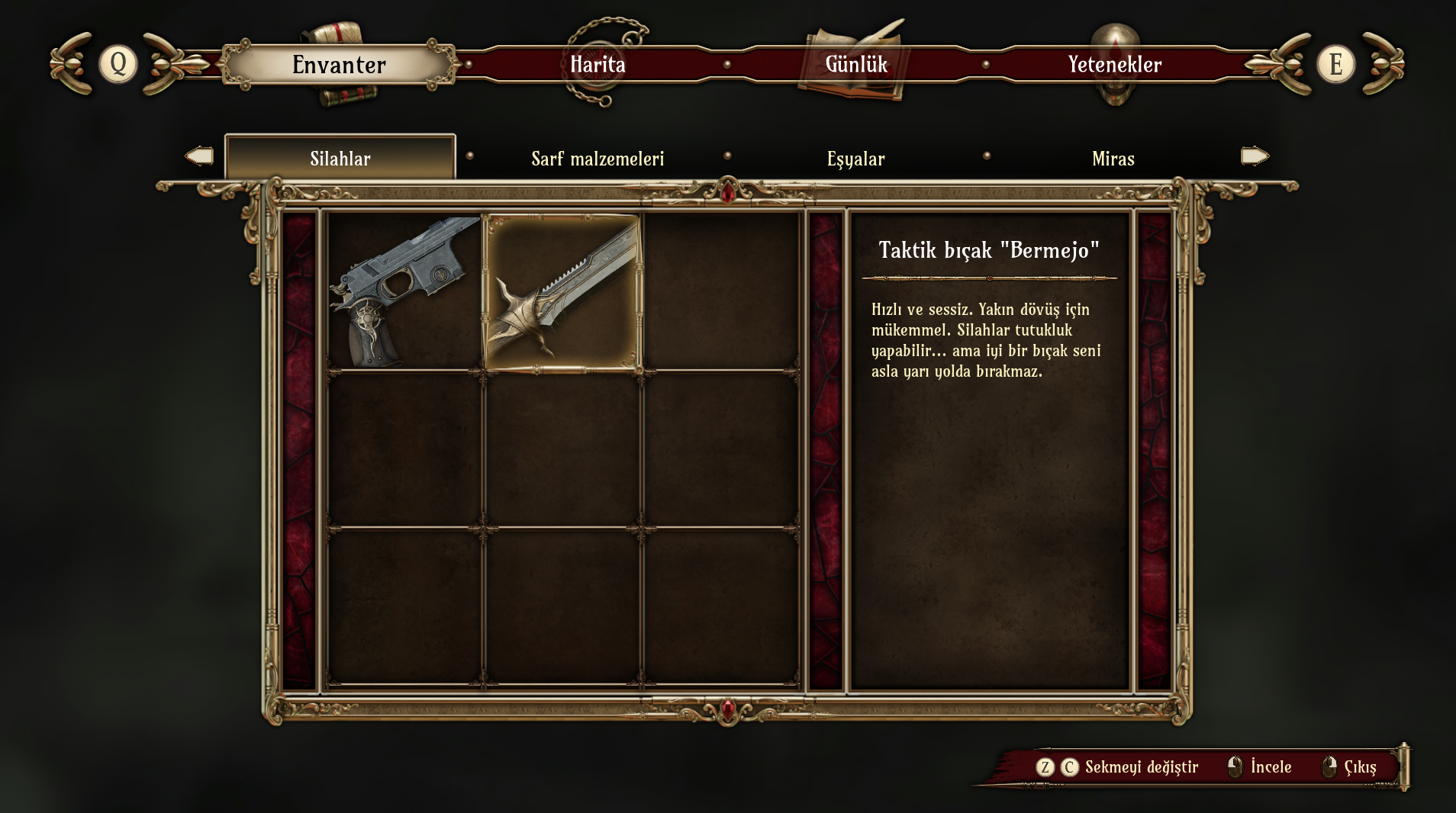Open the Günlük journal tab
This screenshot has height=813, width=1456.
(856, 65)
